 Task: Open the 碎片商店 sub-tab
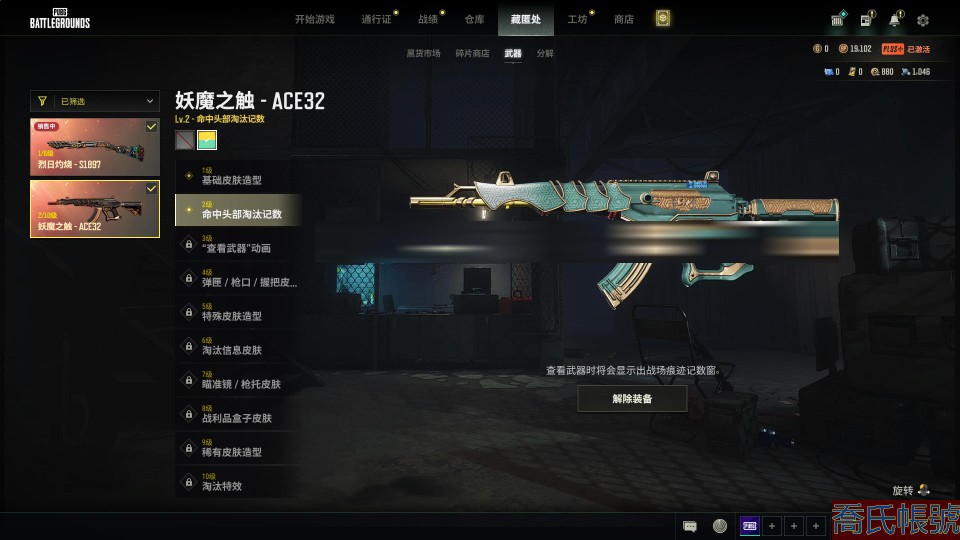point(472,53)
